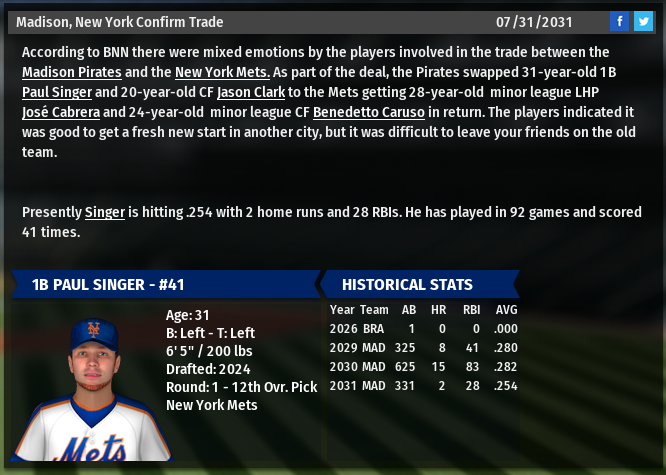View Benedetto Caruso's player profile

coord(369,113)
